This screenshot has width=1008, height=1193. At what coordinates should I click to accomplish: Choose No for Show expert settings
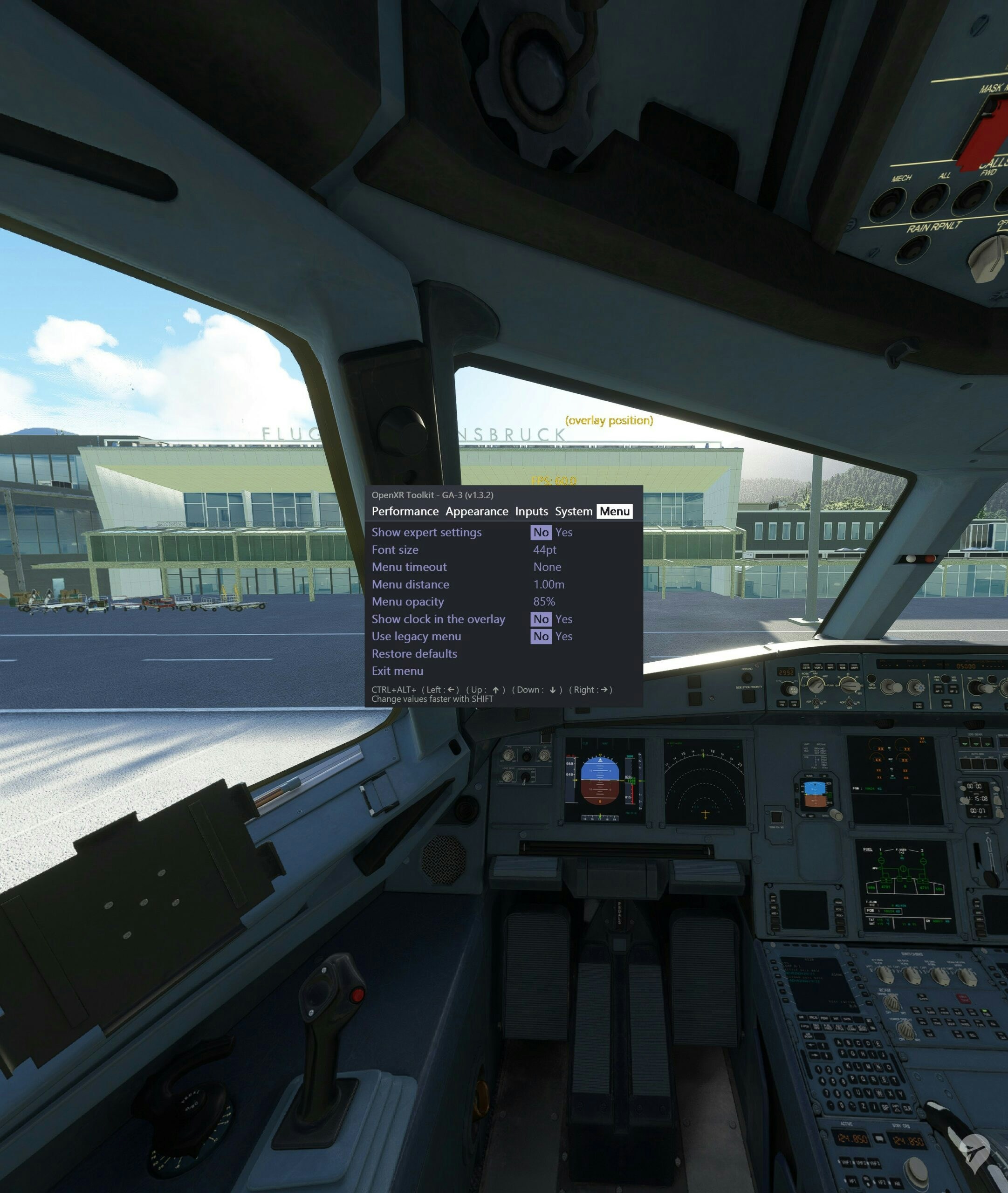pyautogui.click(x=541, y=533)
